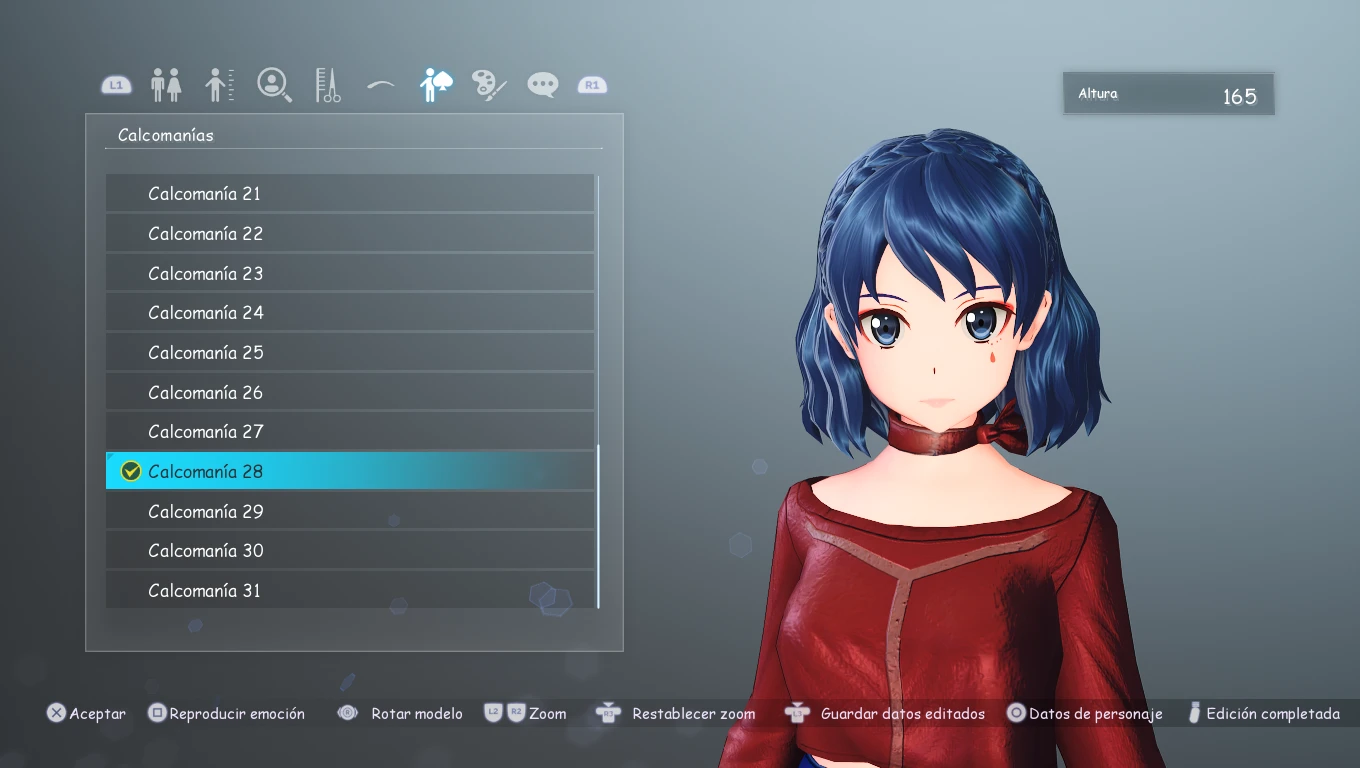Screen dimensions: 1360x768
Task: Open the eyebrow tab
Action: point(381,85)
